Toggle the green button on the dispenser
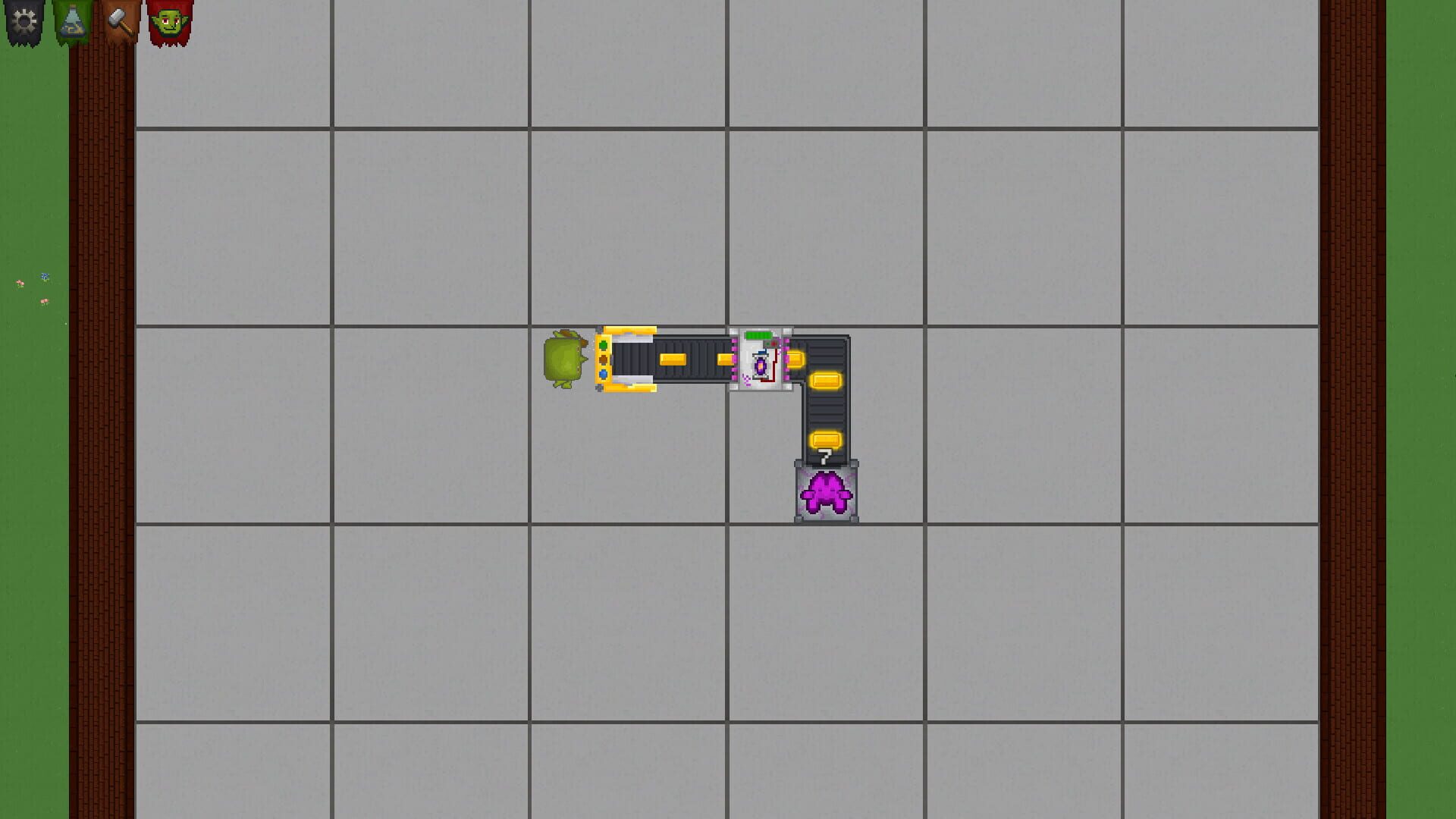 tap(604, 344)
